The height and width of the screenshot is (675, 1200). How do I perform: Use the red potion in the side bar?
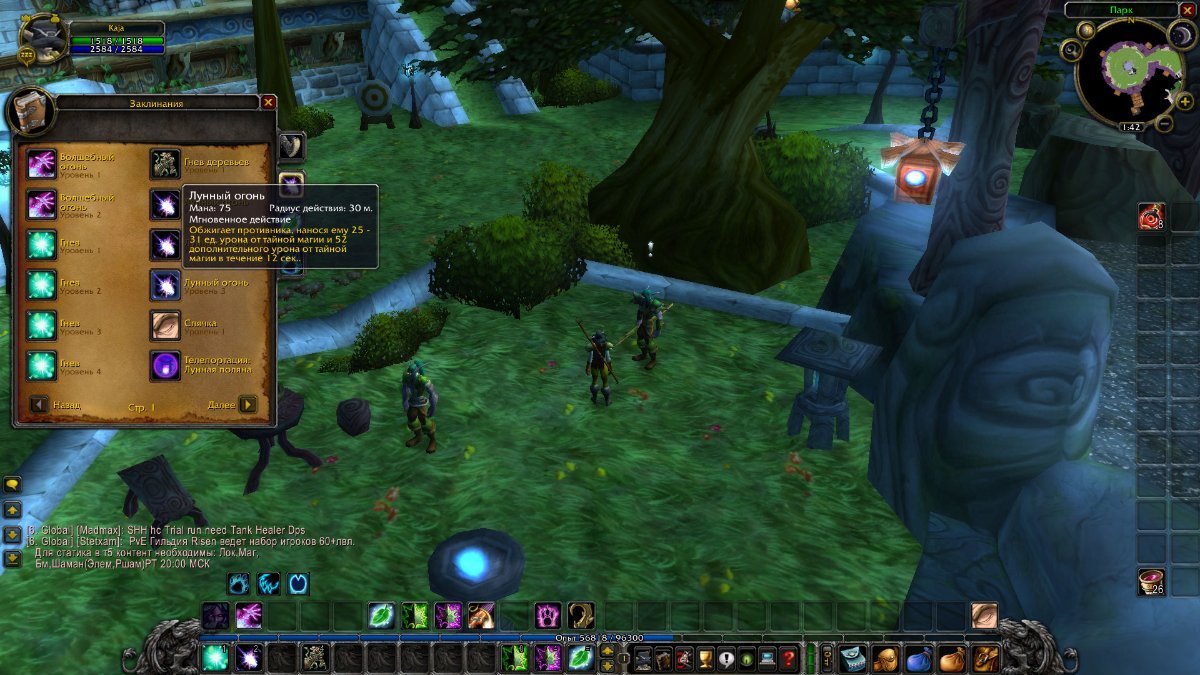click(1151, 216)
